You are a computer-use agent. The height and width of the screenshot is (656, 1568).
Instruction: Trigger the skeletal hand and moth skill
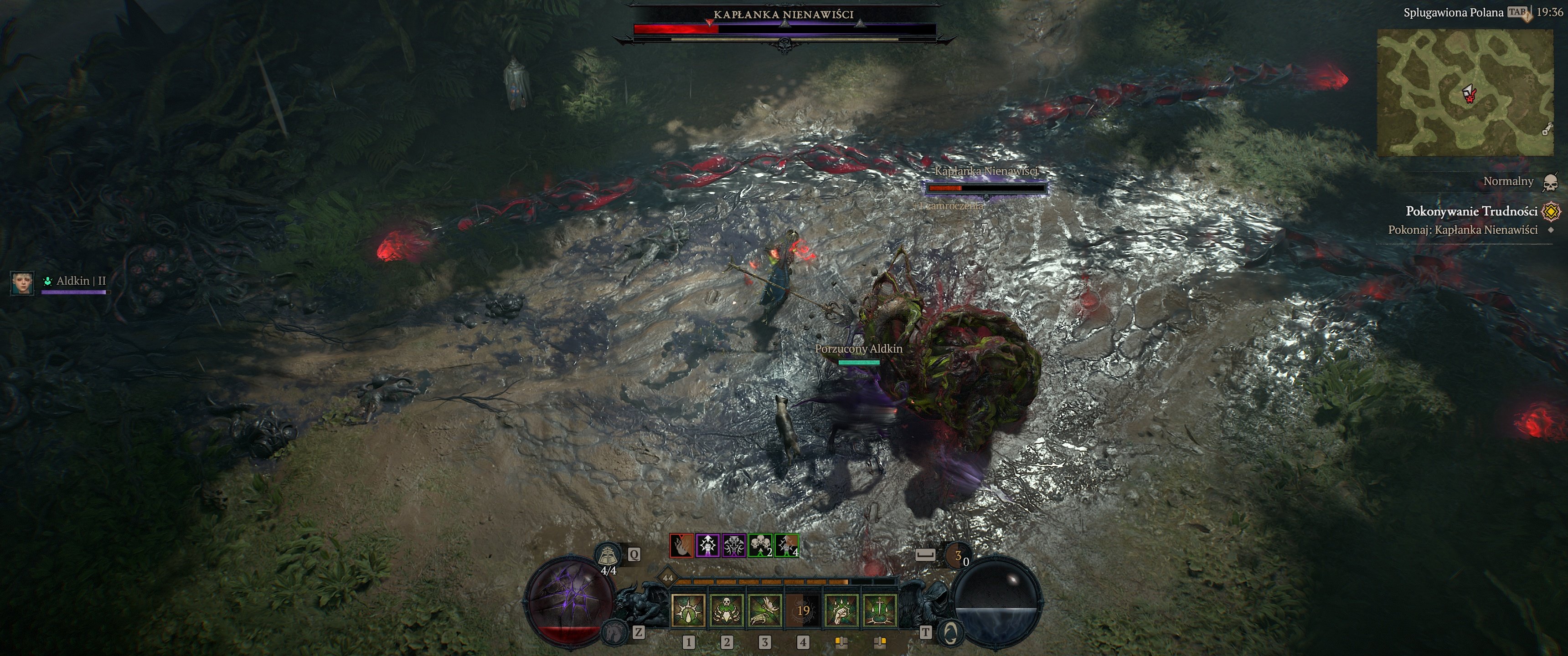point(764,610)
